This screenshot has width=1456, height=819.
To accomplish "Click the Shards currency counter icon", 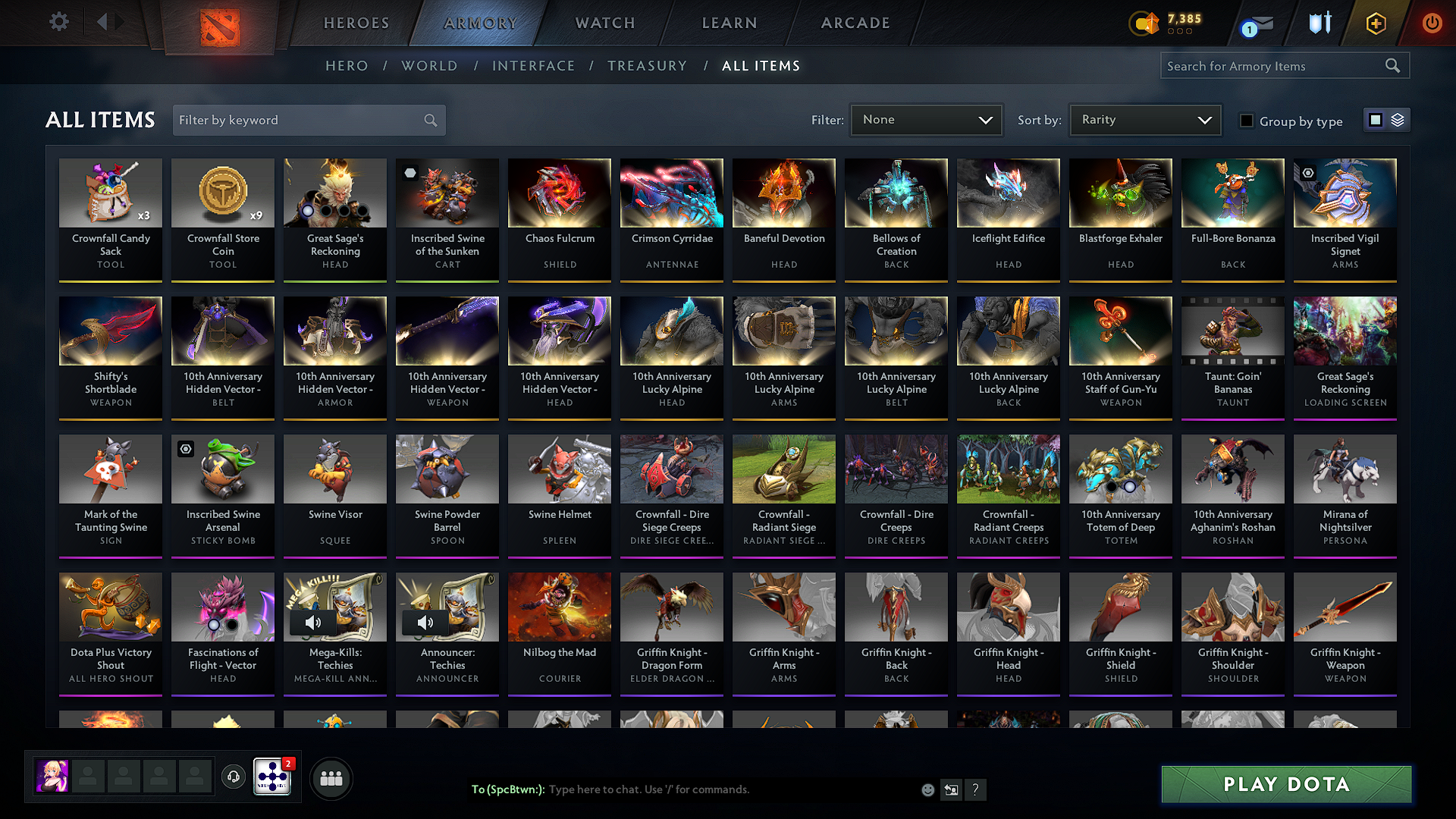I will click(1144, 24).
